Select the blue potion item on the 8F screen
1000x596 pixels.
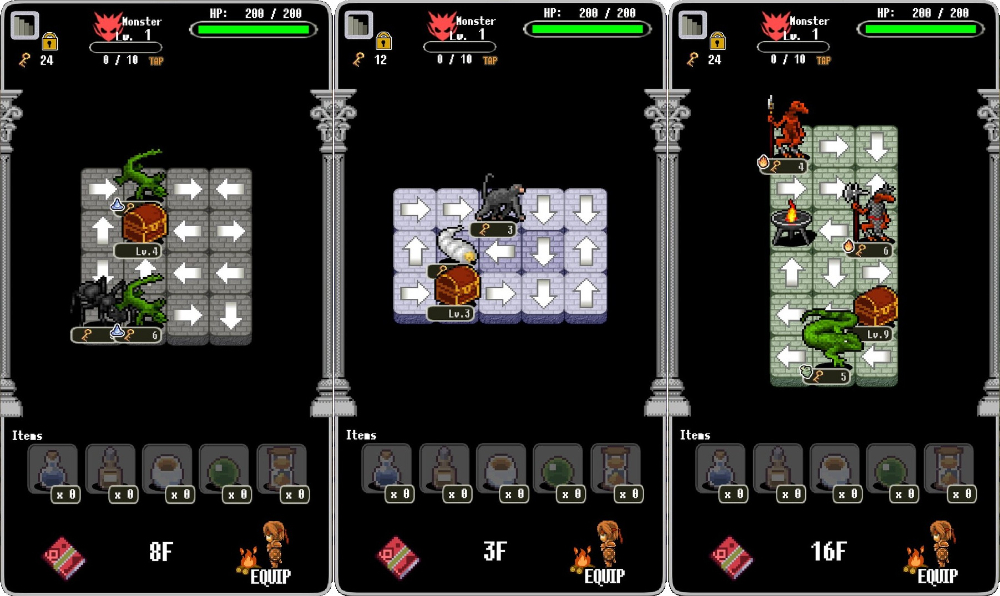click(53, 470)
